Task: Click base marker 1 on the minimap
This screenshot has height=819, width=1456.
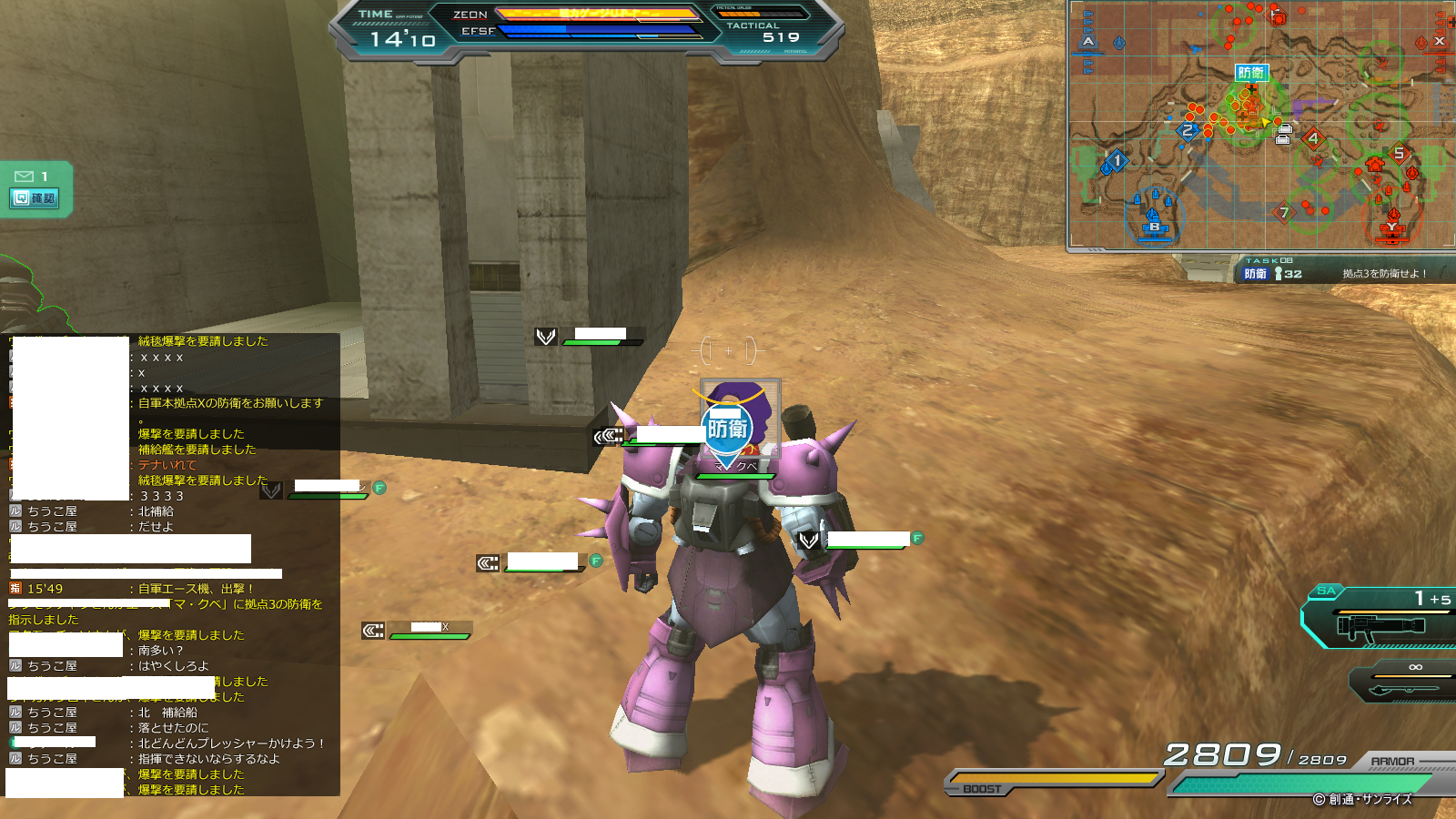Action: [1117, 160]
